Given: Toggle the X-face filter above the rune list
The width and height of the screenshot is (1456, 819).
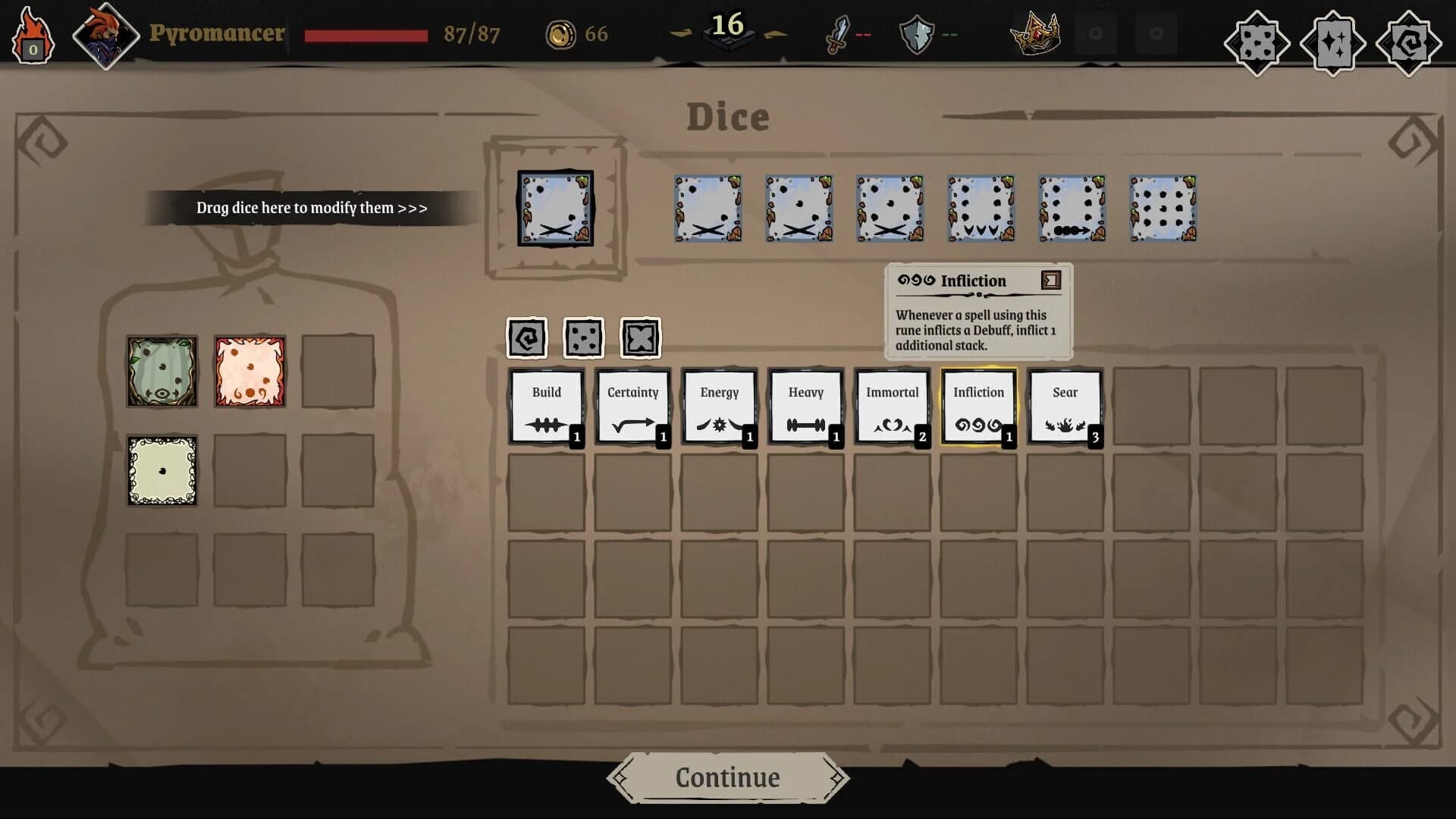Looking at the screenshot, I should 641,337.
